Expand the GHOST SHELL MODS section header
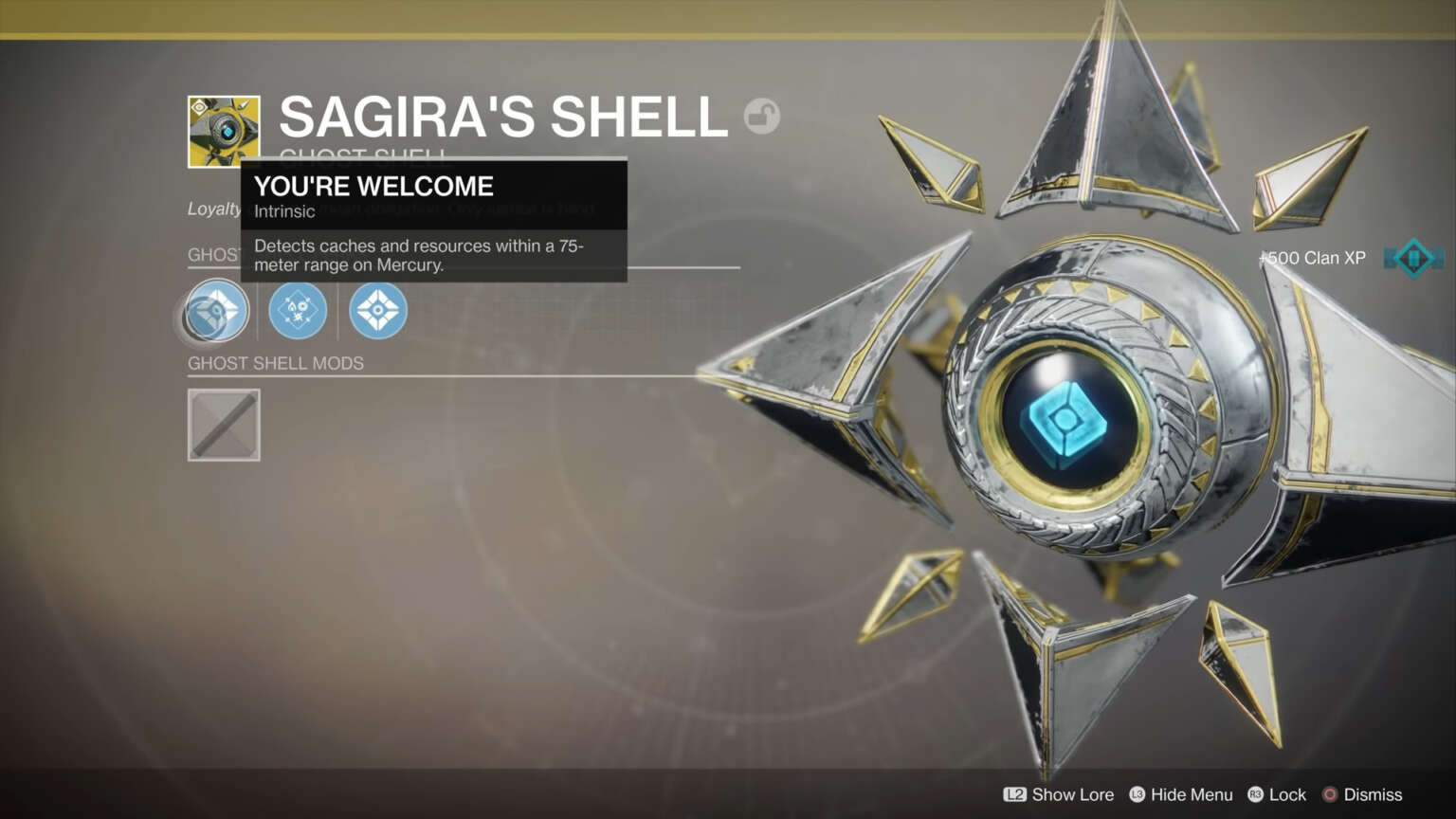The width and height of the screenshot is (1456, 819). click(276, 362)
